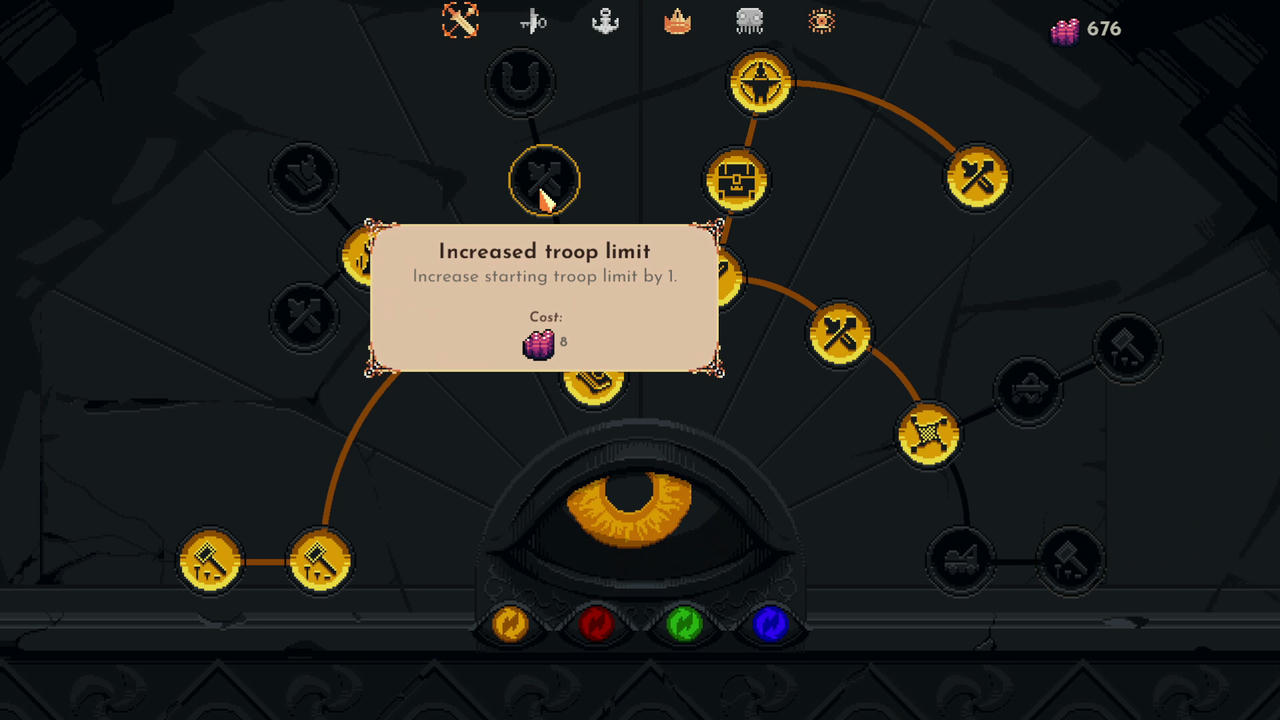Select the Increased troop limit upgrade
Image resolution: width=1280 pixels, height=720 pixels.
tap(545, 180)
